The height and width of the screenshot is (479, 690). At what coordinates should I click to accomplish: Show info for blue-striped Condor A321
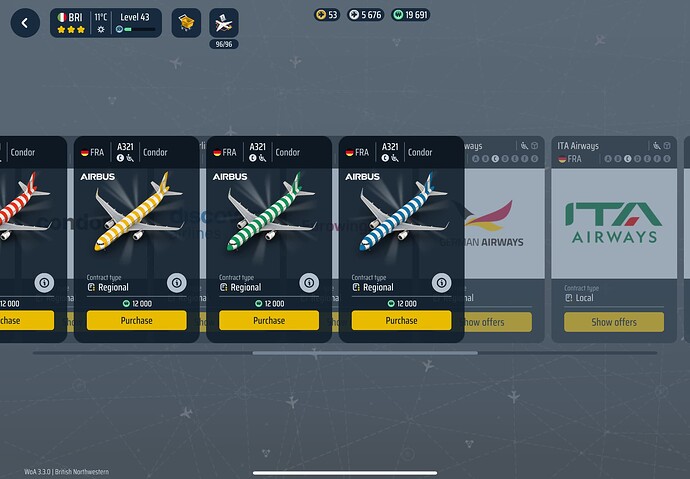439,283
